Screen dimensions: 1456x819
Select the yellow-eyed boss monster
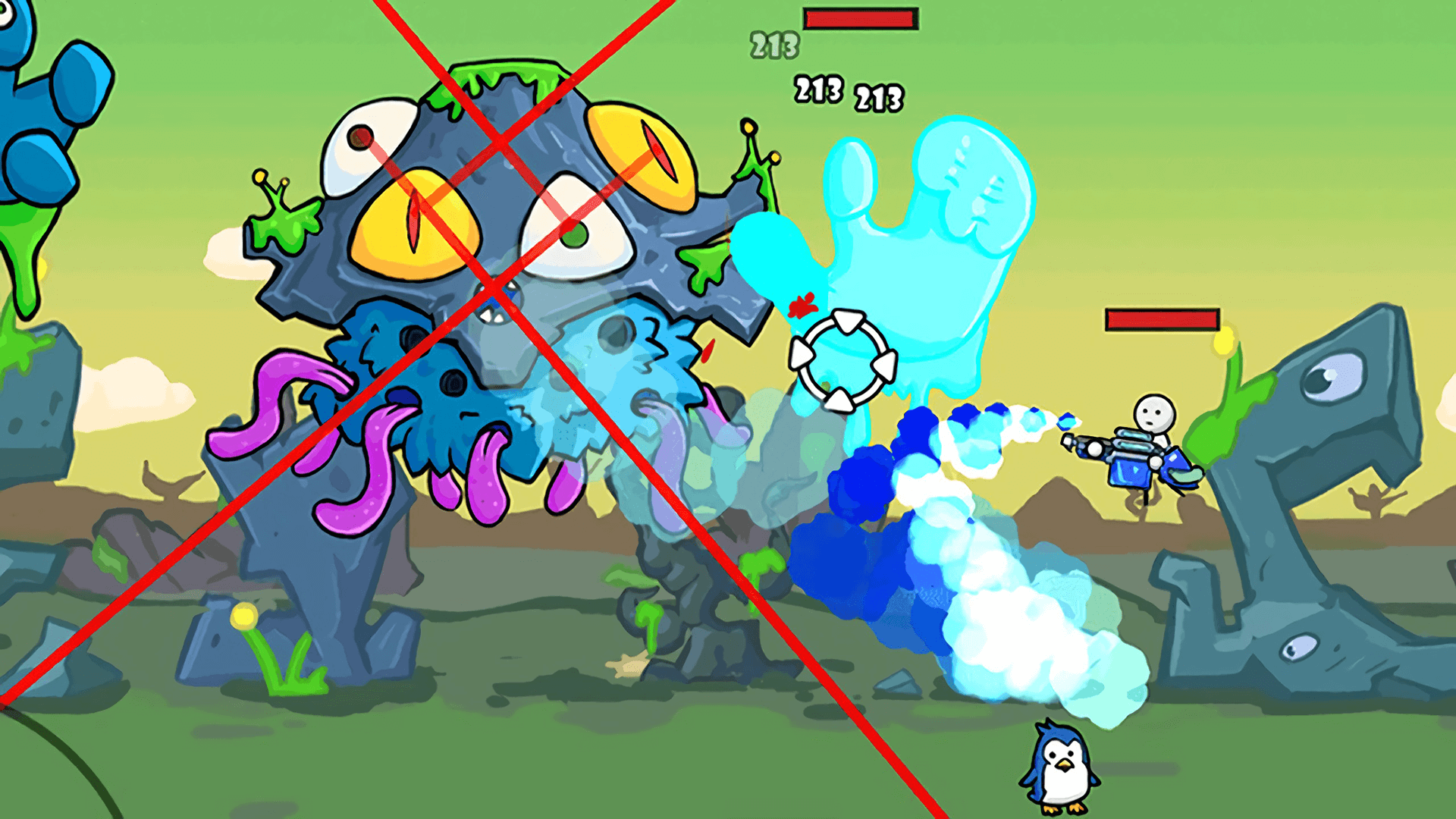pos(493,227)
